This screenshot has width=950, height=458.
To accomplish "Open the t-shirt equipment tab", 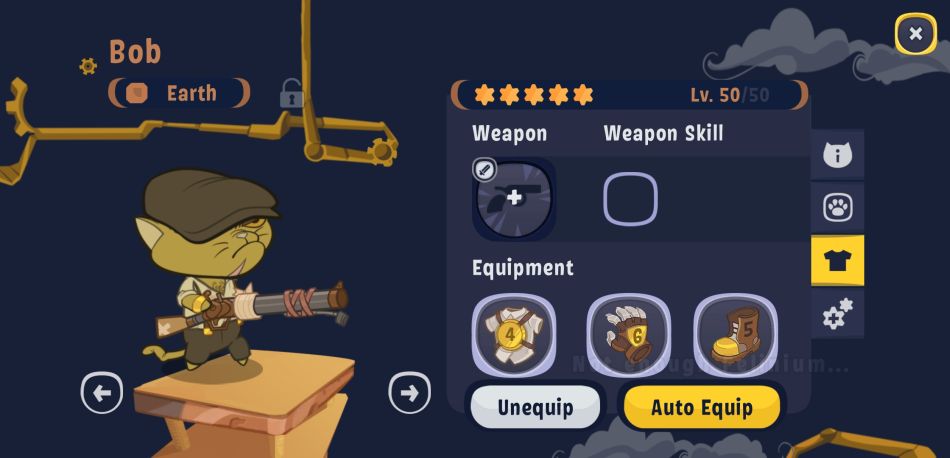I will (837, 261).
